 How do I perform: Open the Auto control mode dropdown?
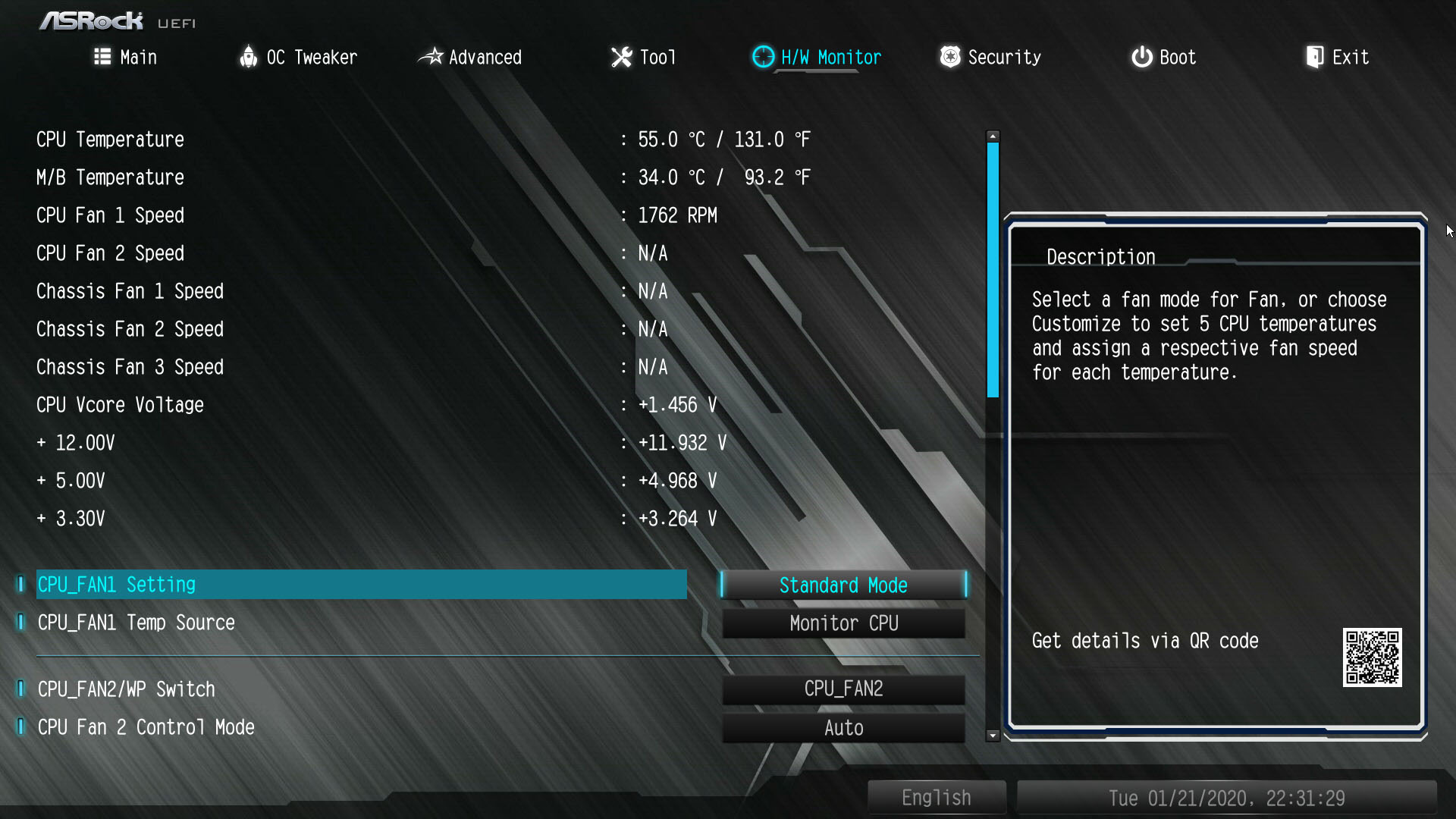[843, 728]
